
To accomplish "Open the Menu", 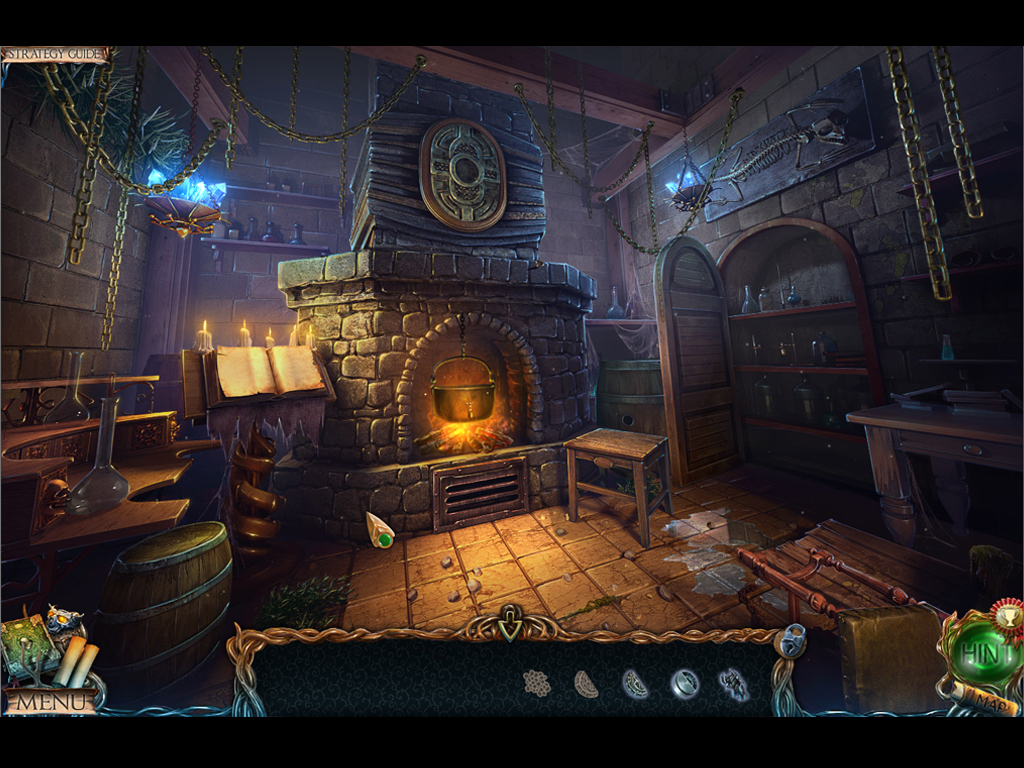I will click(52, 701).
